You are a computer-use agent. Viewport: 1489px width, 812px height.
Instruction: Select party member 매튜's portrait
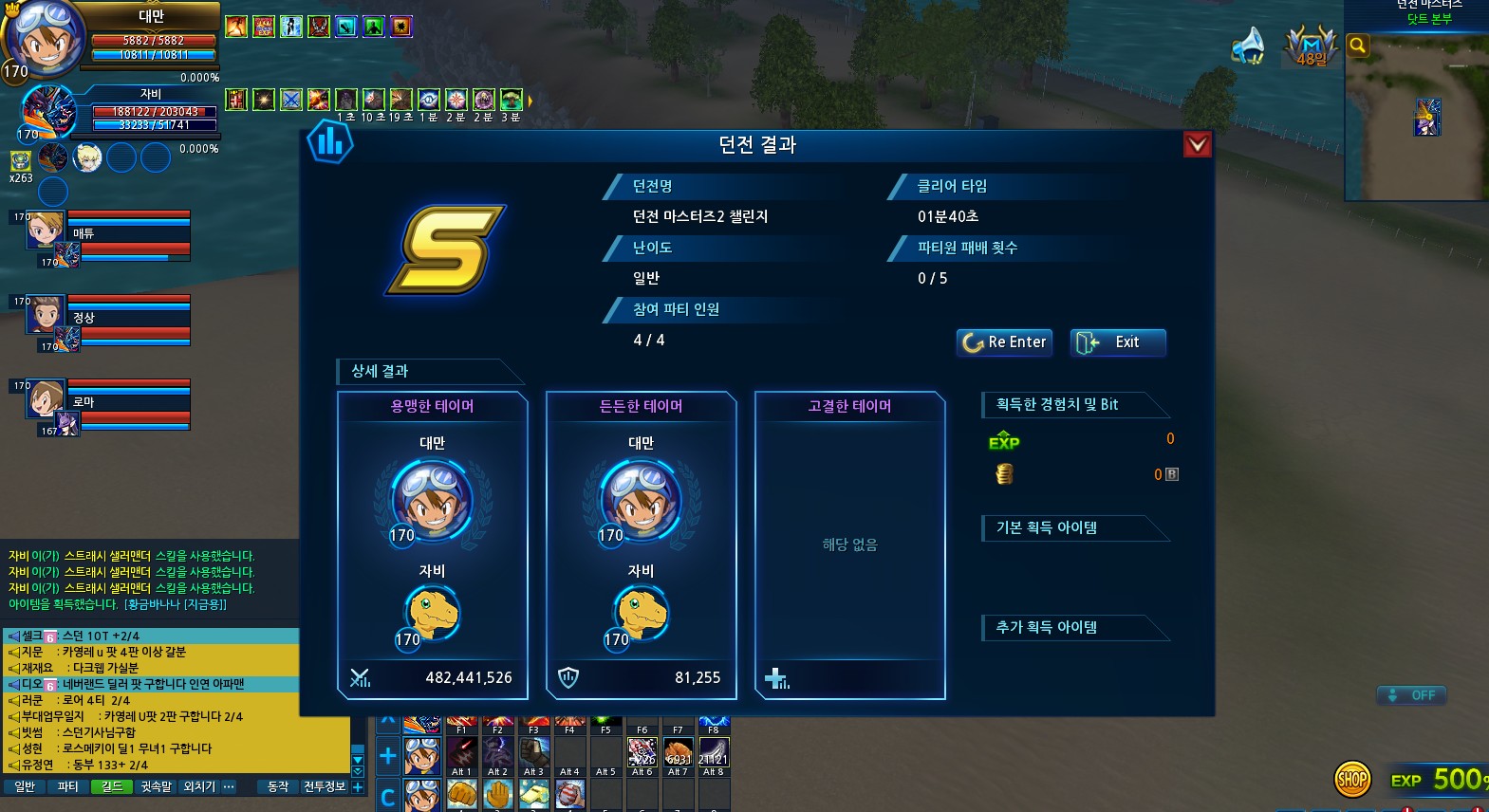(x=45, y=231)
